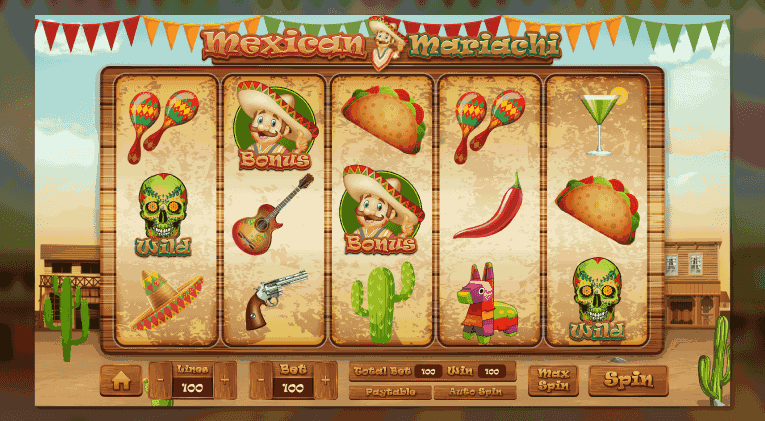Activate the Max Spin button
The image size is (765, 421).
[x=553, y=380]
